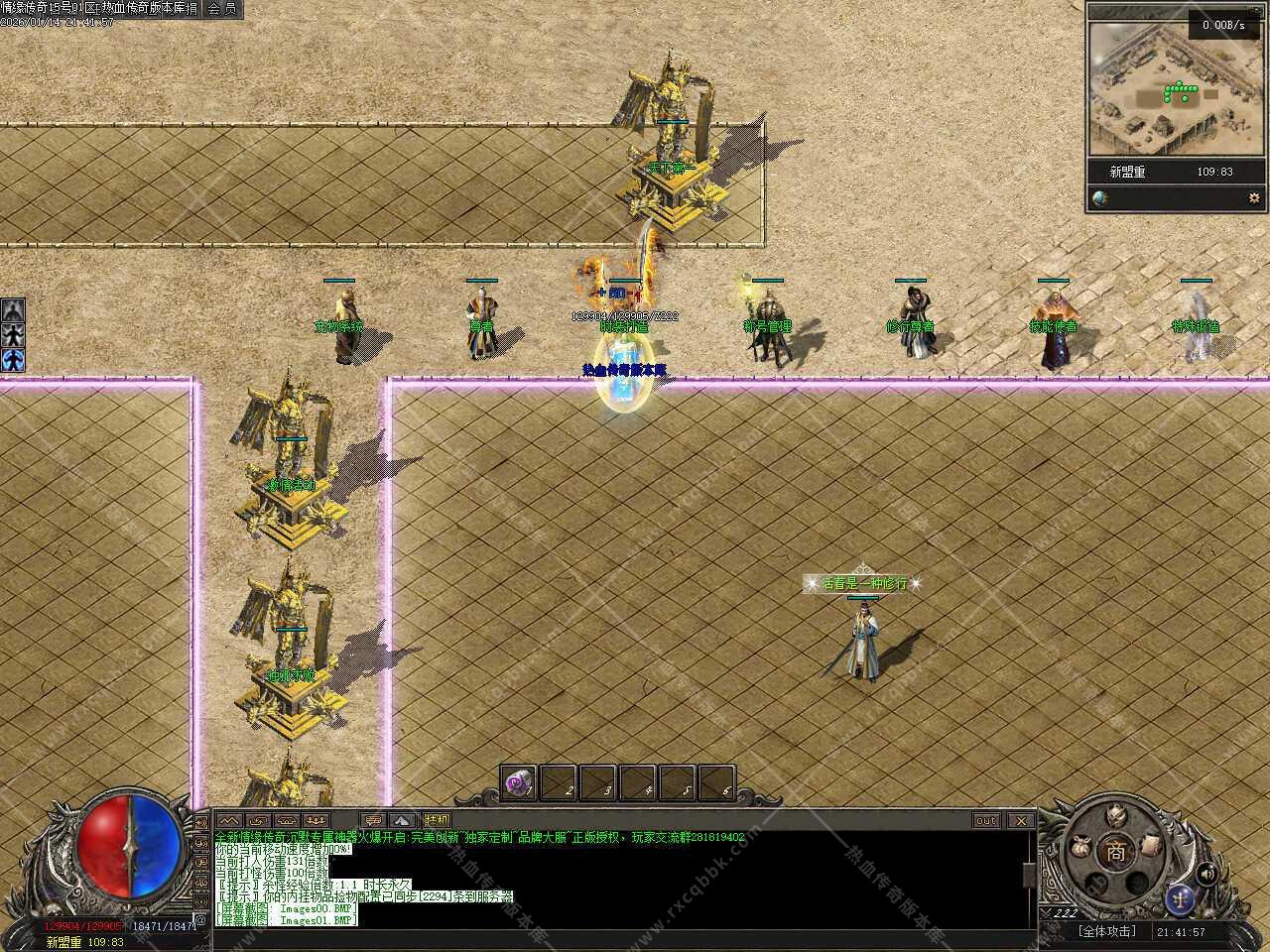Open the world map globe icon
Viewport: 1270px width, 952px height.
coord(1099,197)
